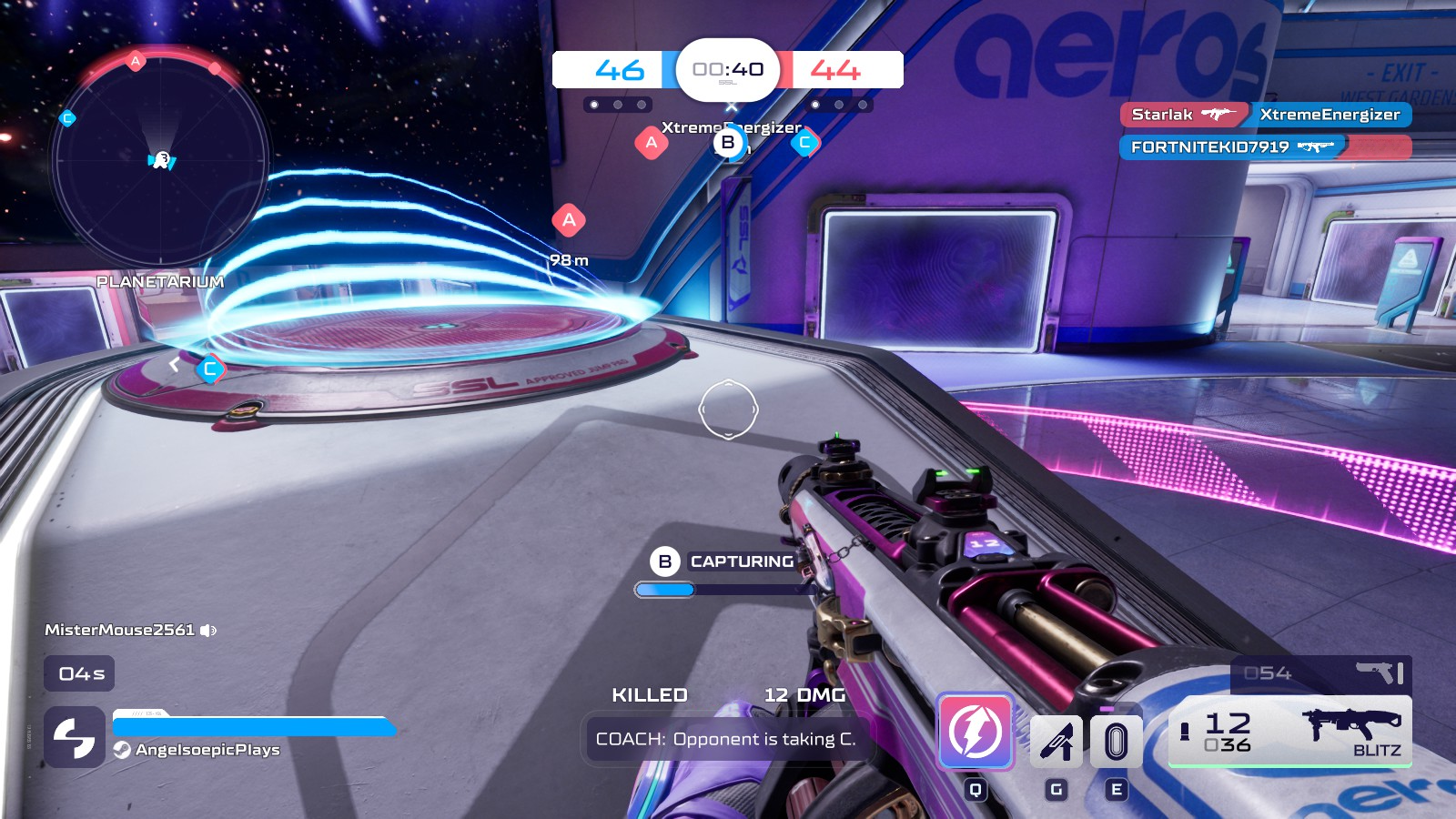This screenshot has width=1456, height=819.
Task: Click the A marker on the minimap rim
Action: (x=136, y=61)
